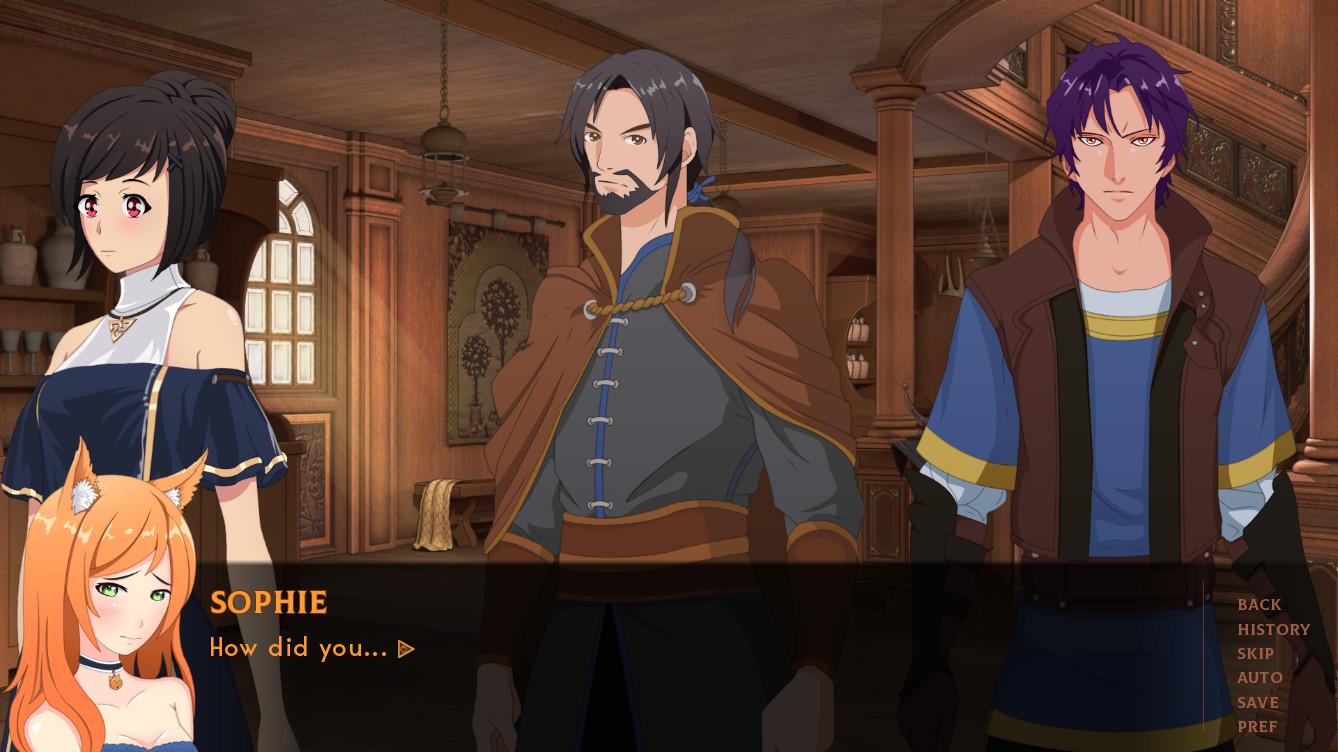Click the triangular continue arrow icon
The width and height of the screenshot is (1338, 752).
(x=405, y=648)
